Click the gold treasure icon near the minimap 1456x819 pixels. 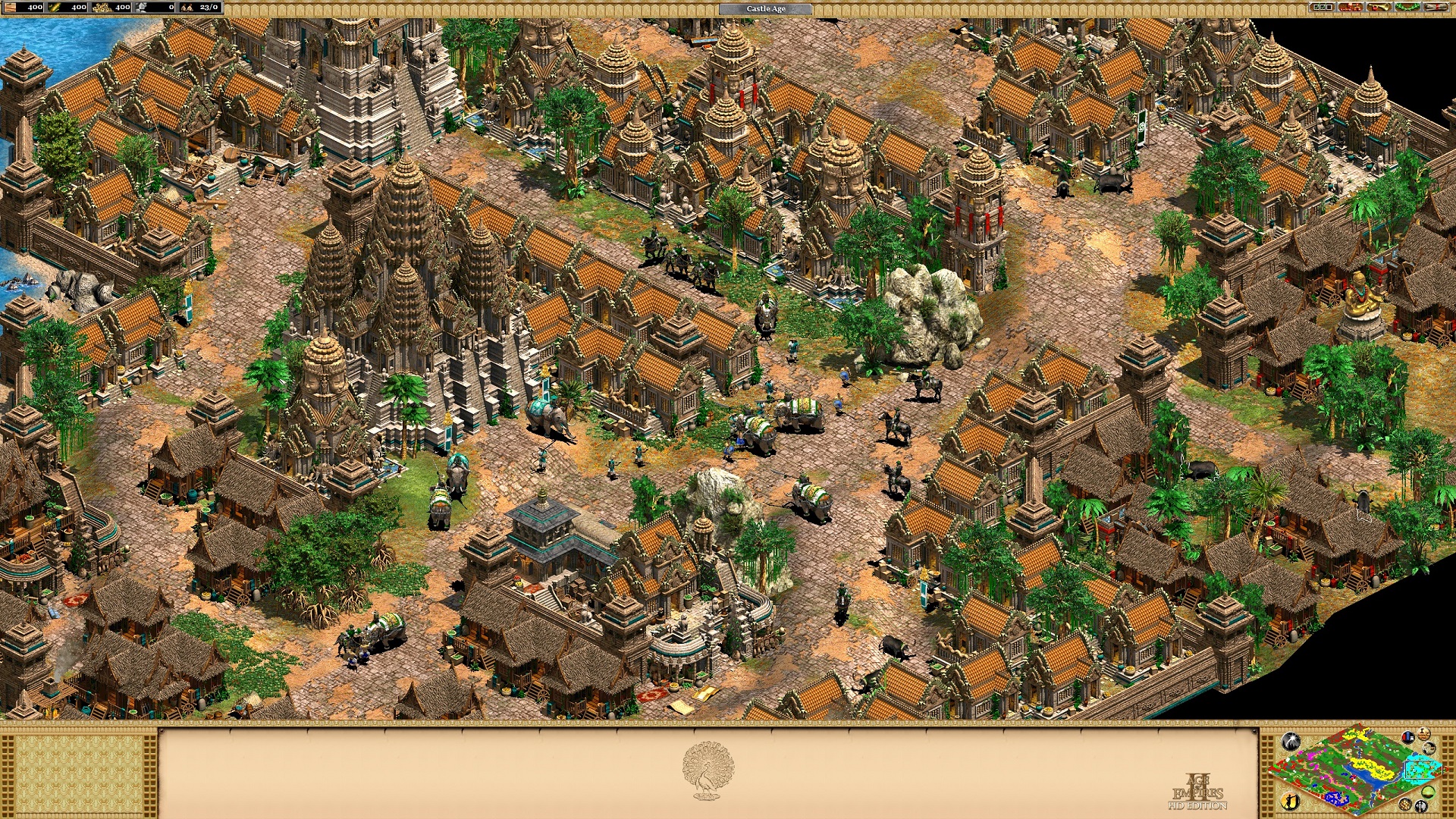click(1404, 805)
